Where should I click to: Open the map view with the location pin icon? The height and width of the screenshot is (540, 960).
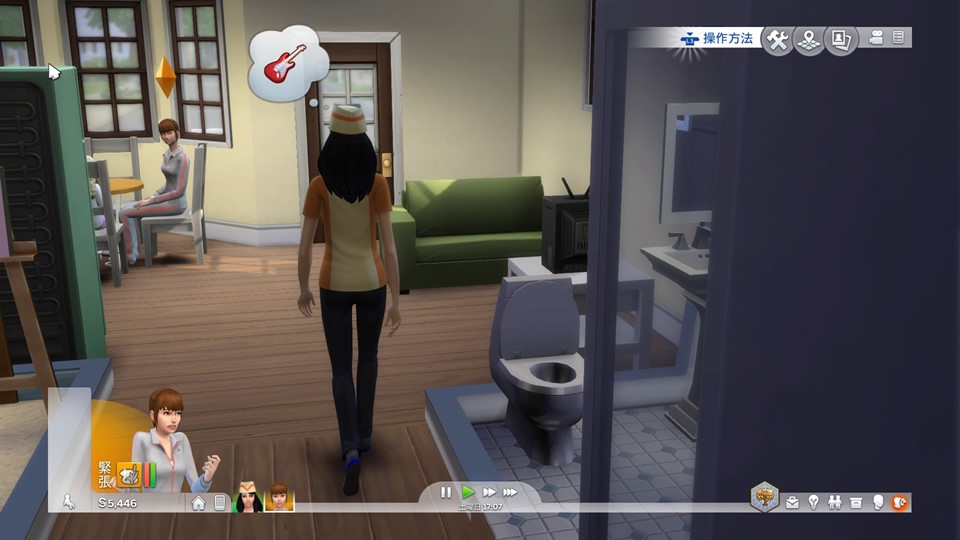click(809, 40)
